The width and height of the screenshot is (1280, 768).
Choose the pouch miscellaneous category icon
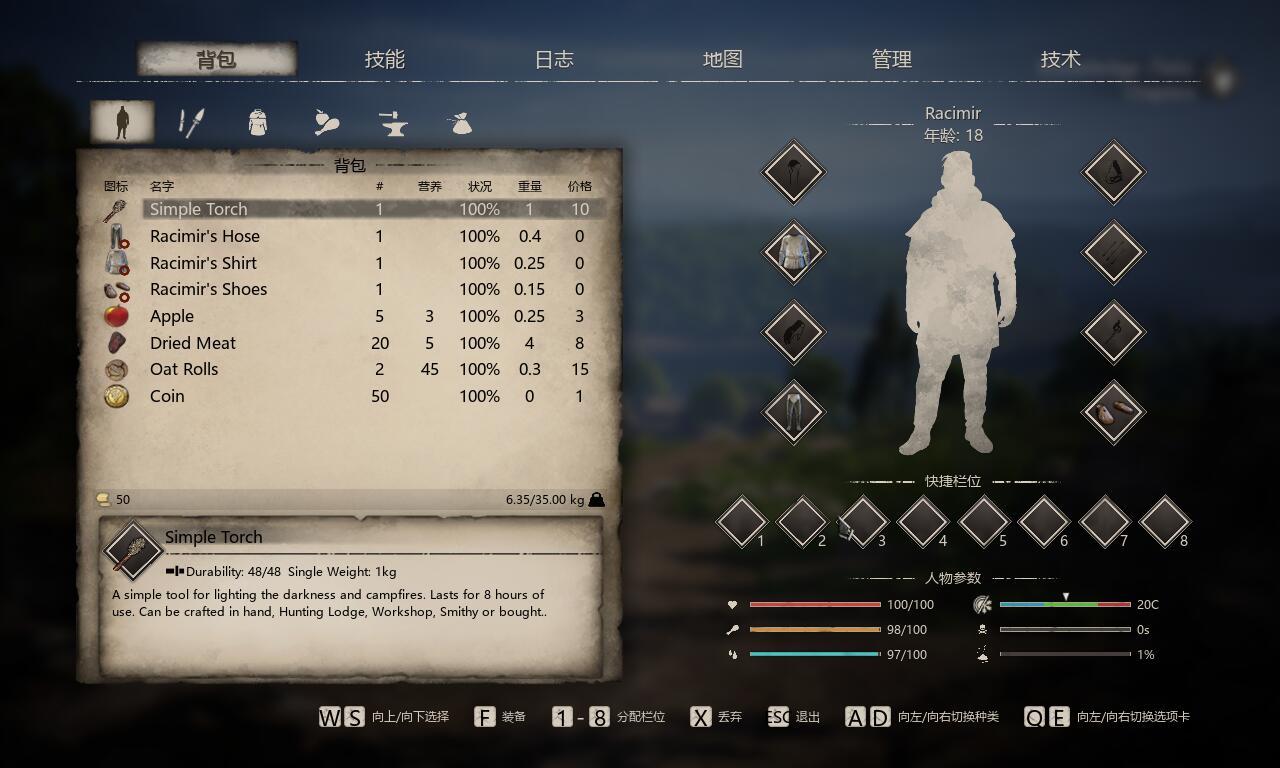click(x=459, y=123)
